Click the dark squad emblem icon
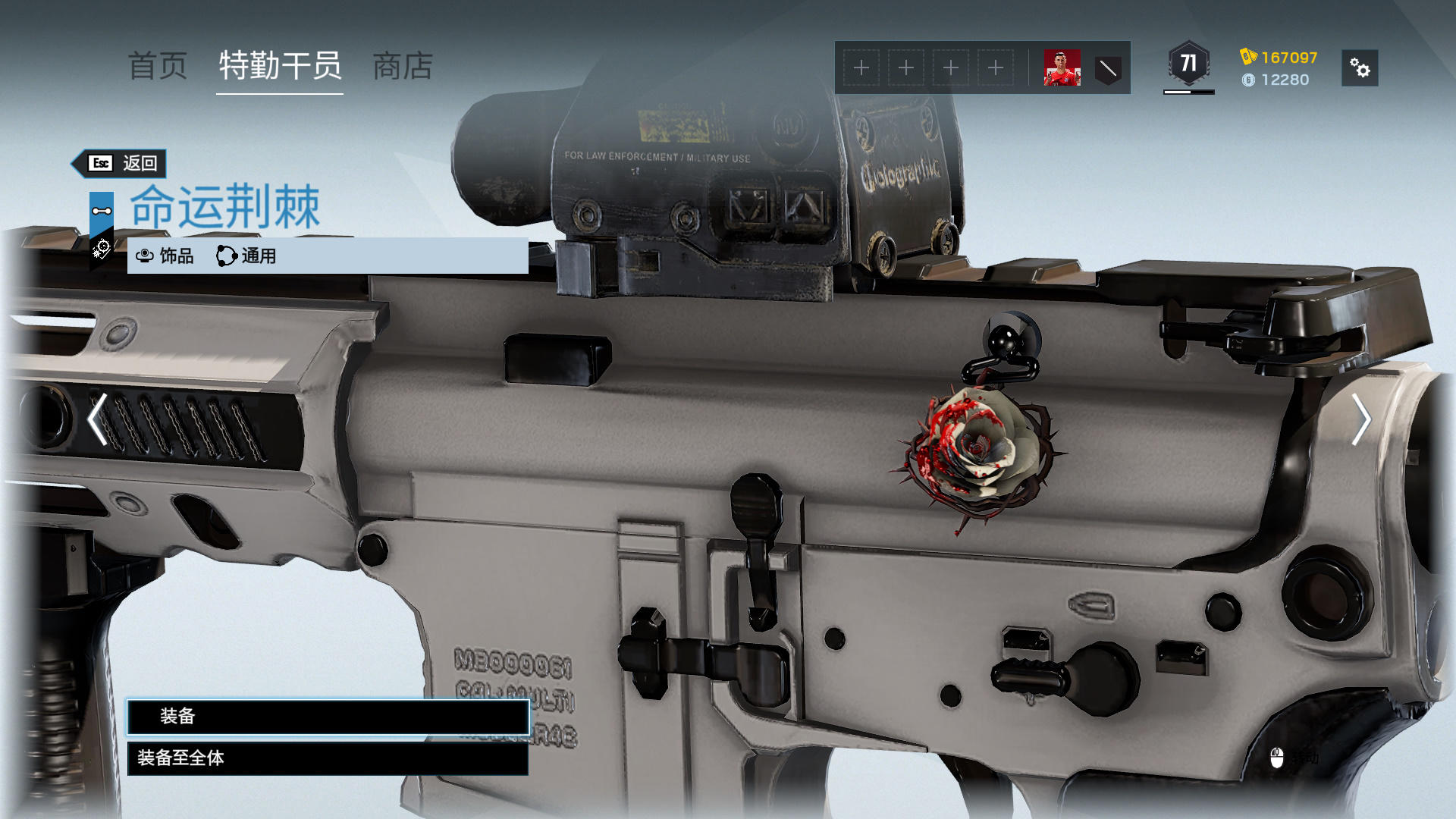 [1108, 69]
